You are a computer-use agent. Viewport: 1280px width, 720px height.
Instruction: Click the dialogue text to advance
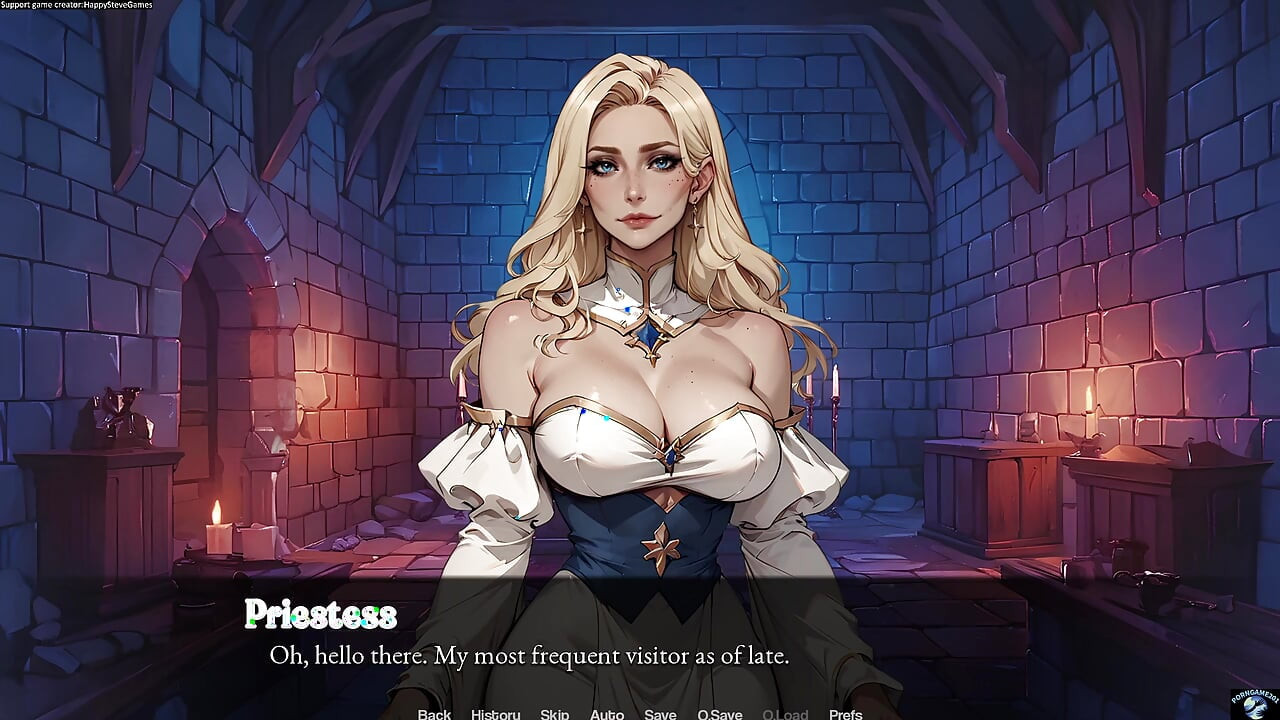pos(529,656)
